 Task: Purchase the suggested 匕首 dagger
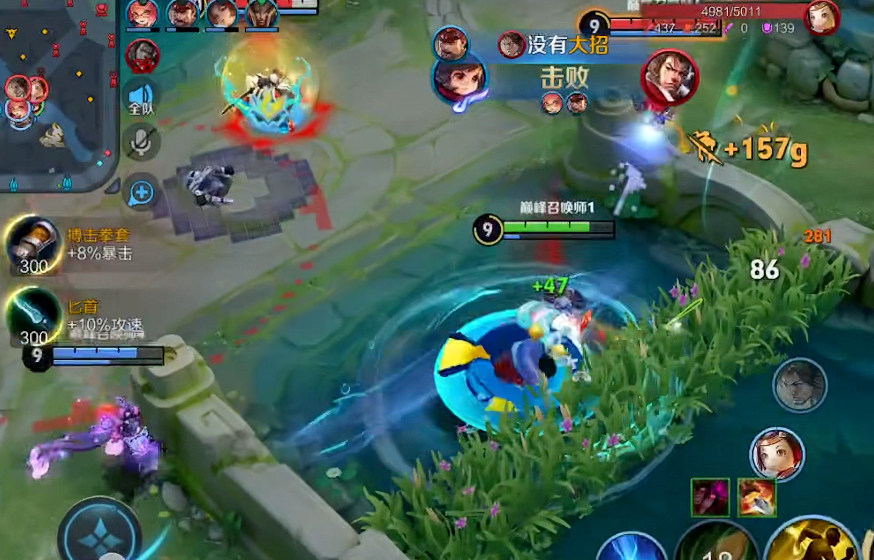point(34,315)
